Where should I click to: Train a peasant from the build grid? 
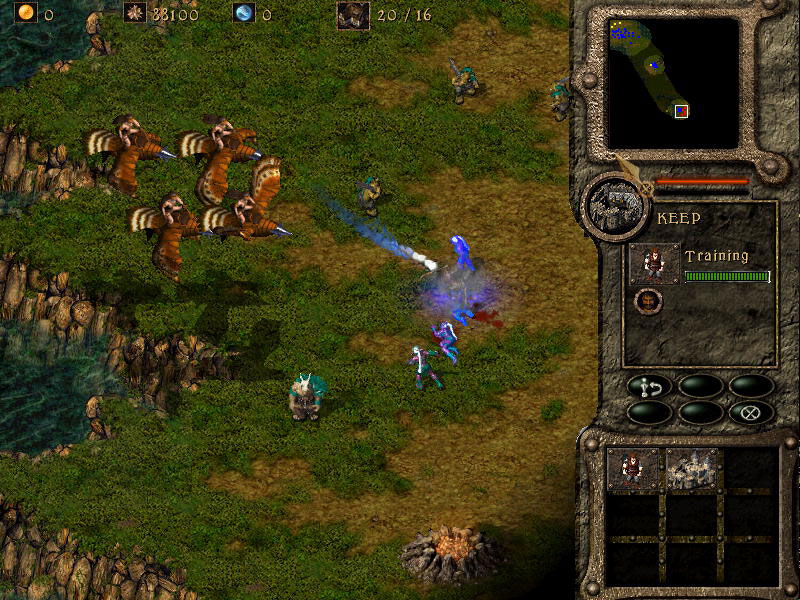point(634,468)
